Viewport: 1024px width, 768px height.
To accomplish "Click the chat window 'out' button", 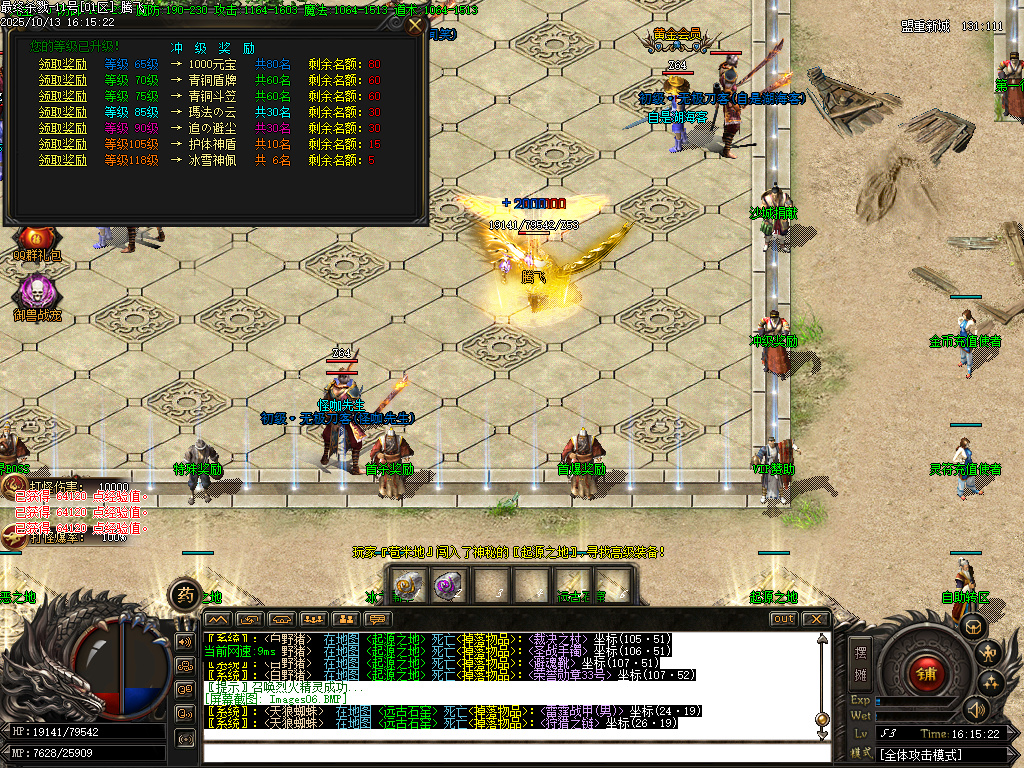I will 784,619.
